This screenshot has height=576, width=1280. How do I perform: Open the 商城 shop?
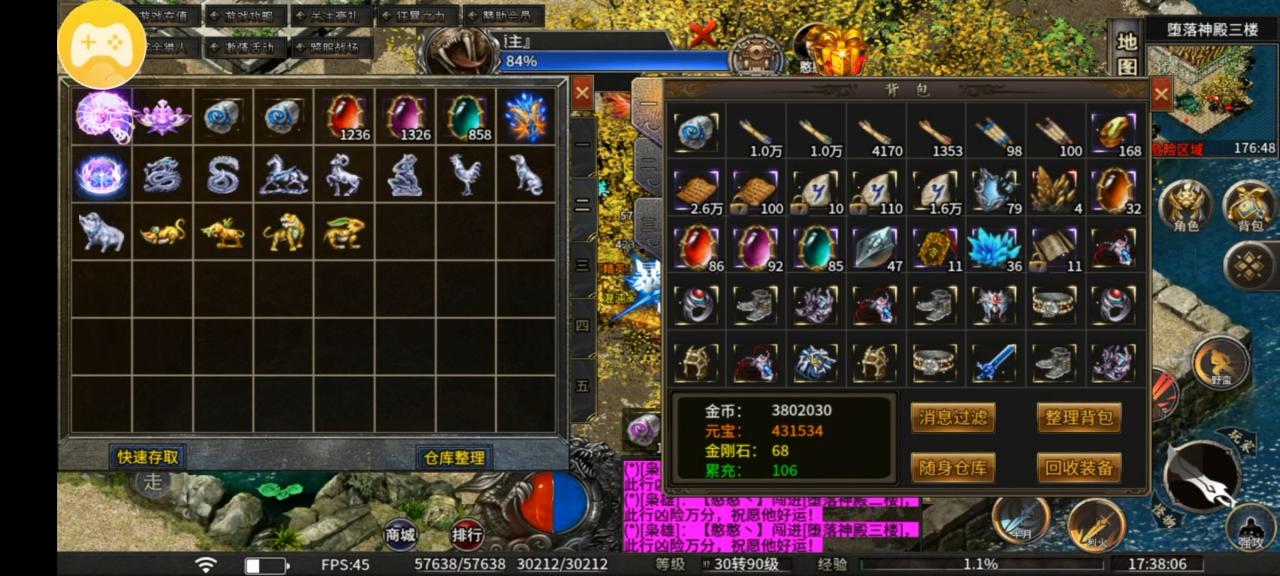[x=400, y=532]
